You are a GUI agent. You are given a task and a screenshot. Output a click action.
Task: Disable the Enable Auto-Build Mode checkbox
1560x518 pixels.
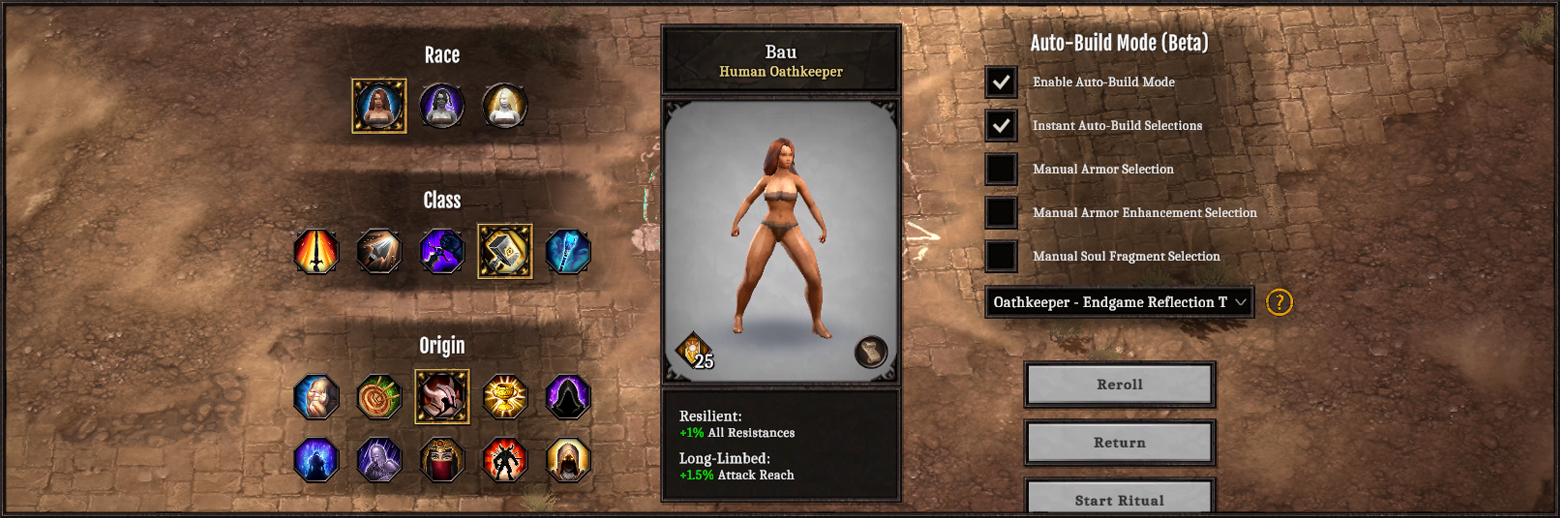coord(1001,82)
